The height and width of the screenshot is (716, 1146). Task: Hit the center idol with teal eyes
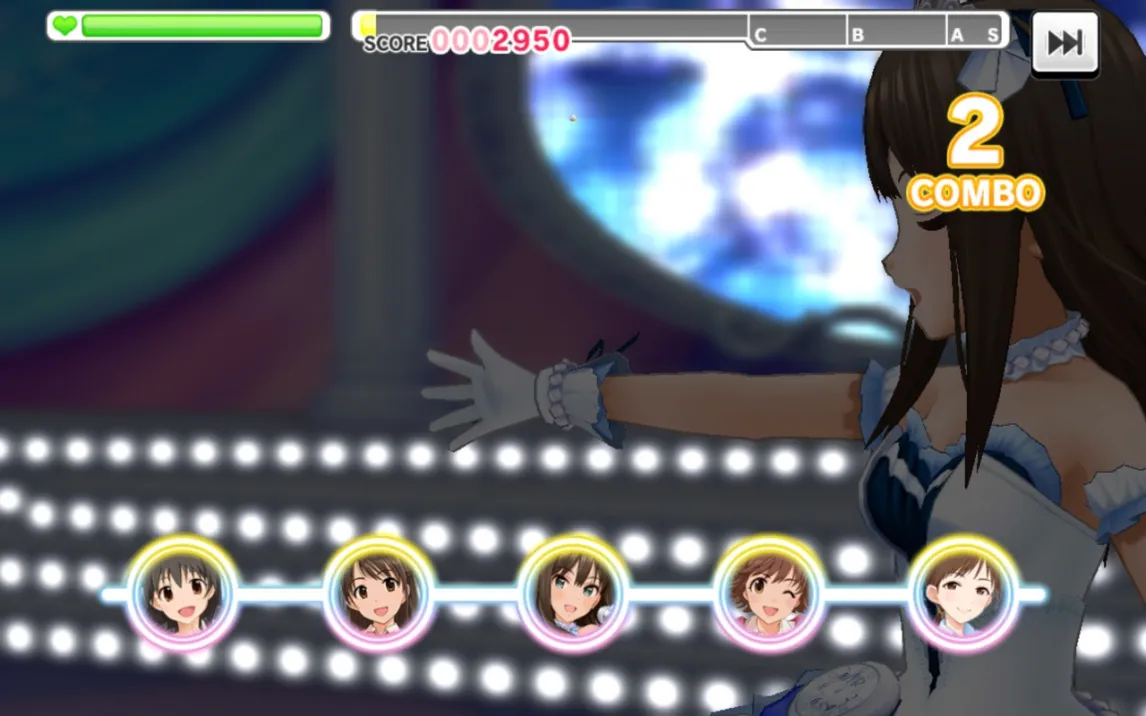tap(573, 594)
